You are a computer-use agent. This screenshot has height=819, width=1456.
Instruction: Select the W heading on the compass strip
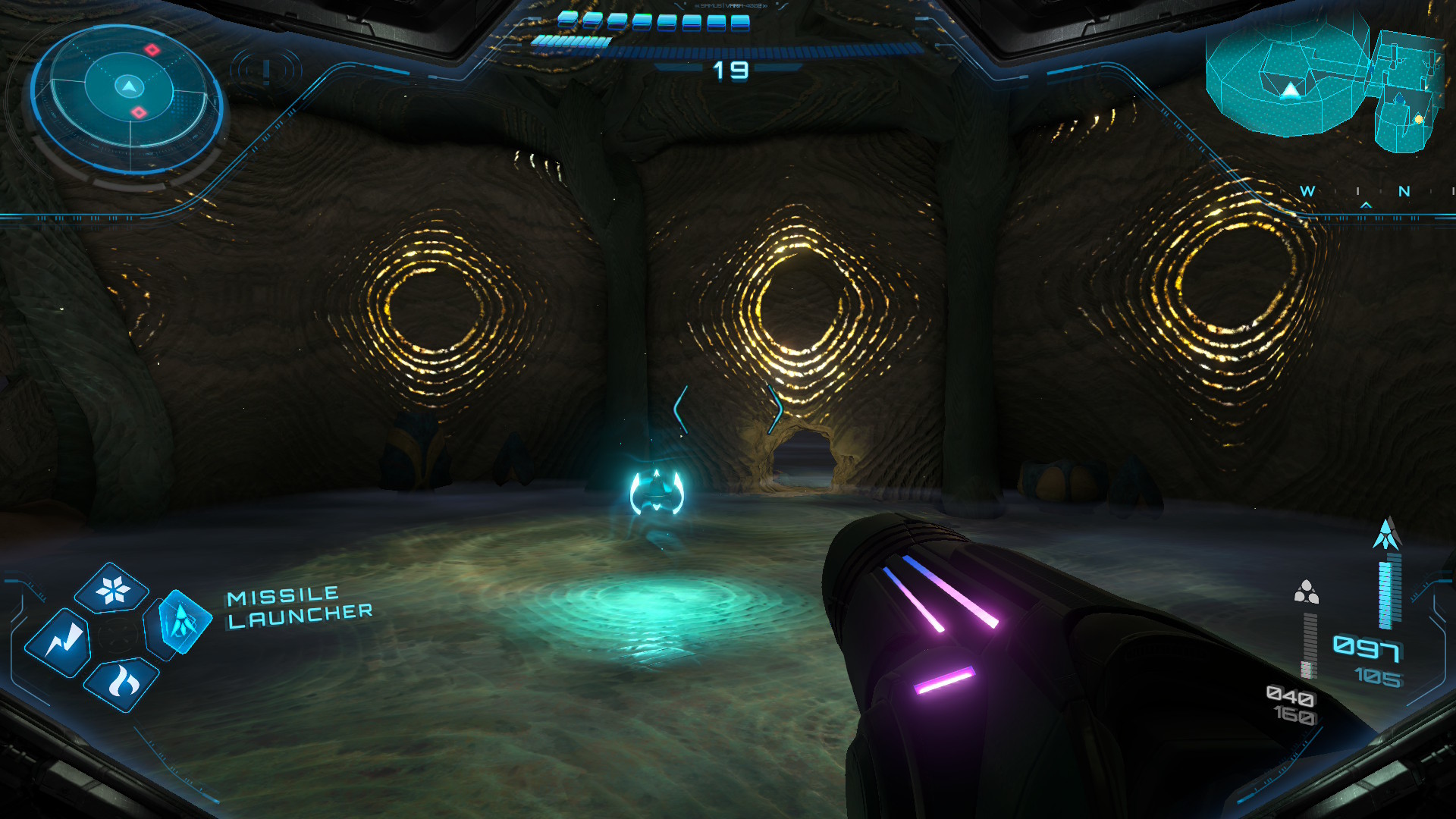point(1307,191)
